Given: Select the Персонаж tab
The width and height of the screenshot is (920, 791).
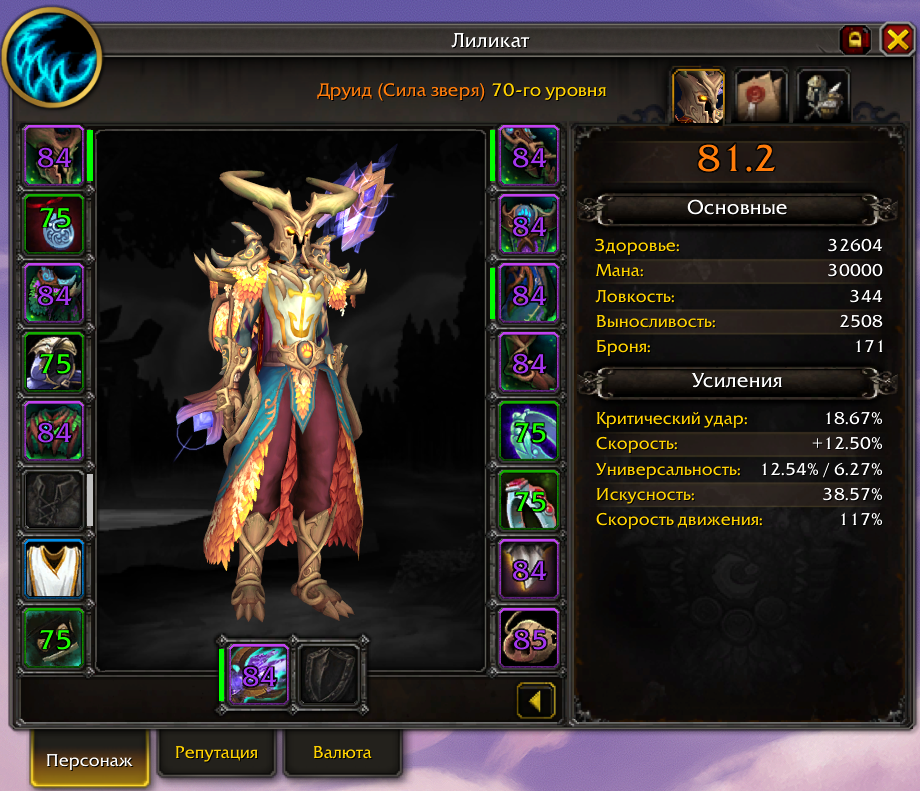Looking at the screenshot, I should click(x=89, y=759).
